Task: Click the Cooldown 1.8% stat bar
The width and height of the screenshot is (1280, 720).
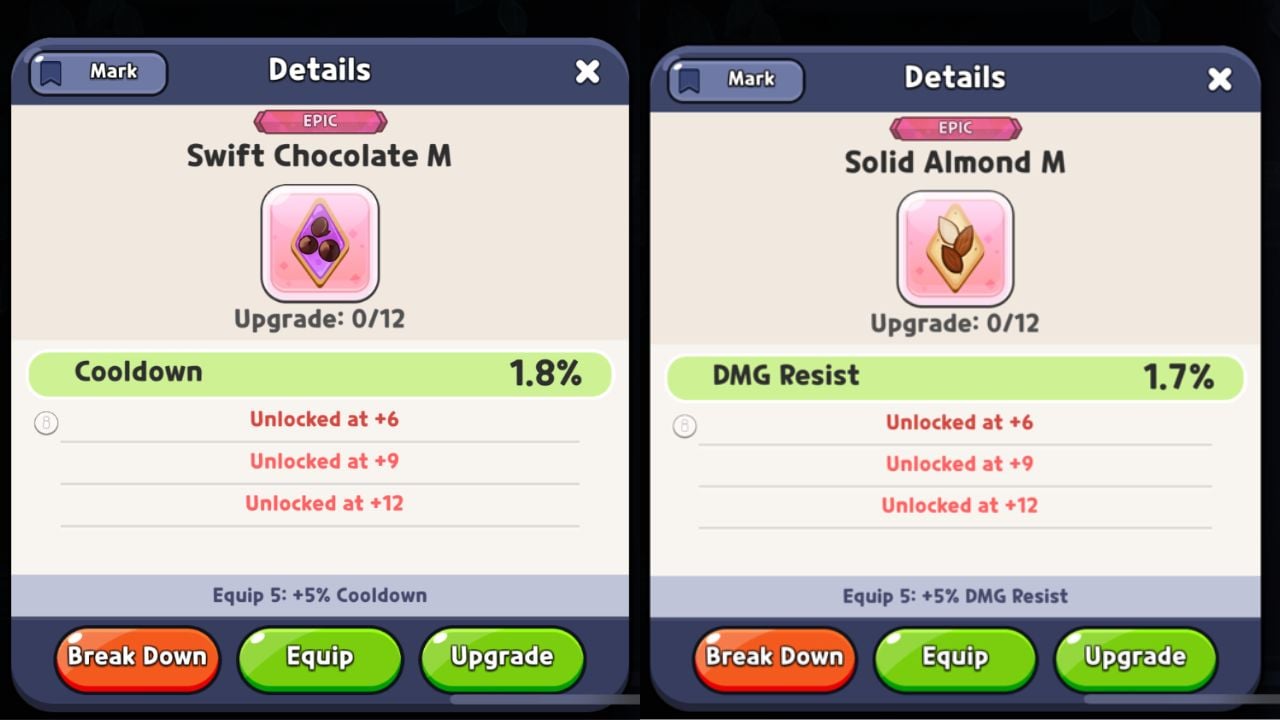Action: pos(320,373)
